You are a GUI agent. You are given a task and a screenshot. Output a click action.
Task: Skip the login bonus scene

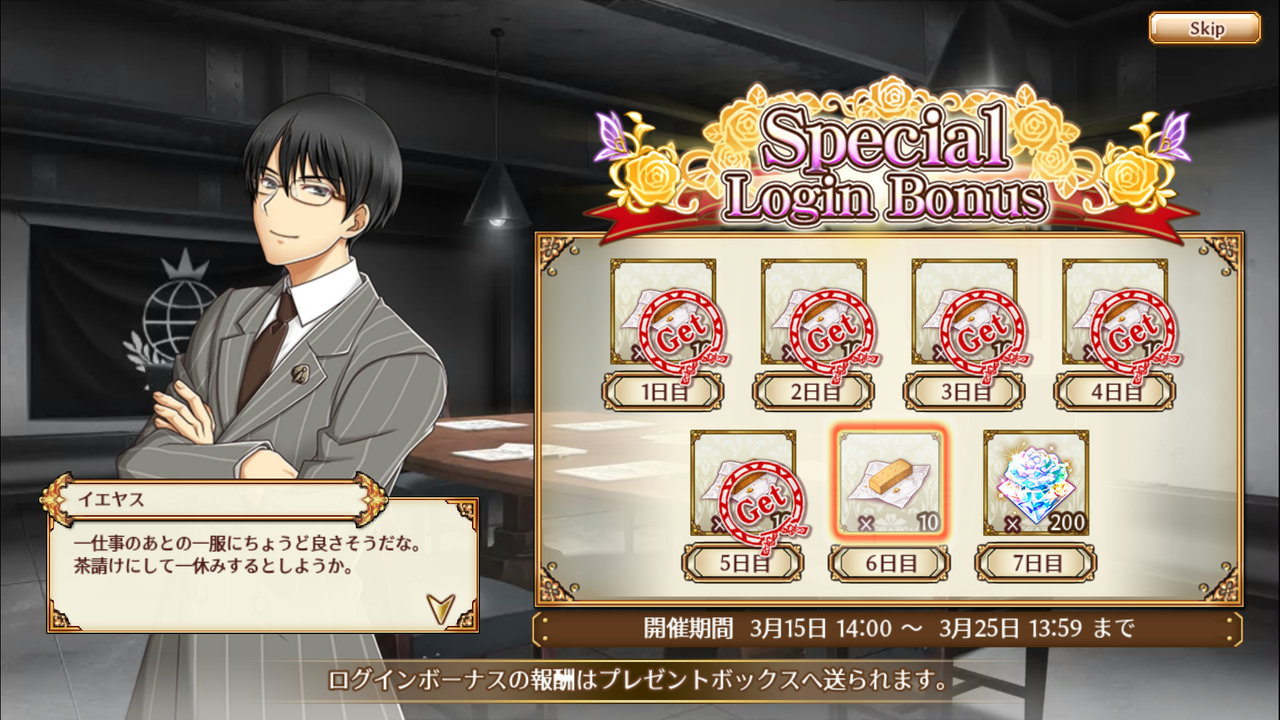[x=1204, y=28]
